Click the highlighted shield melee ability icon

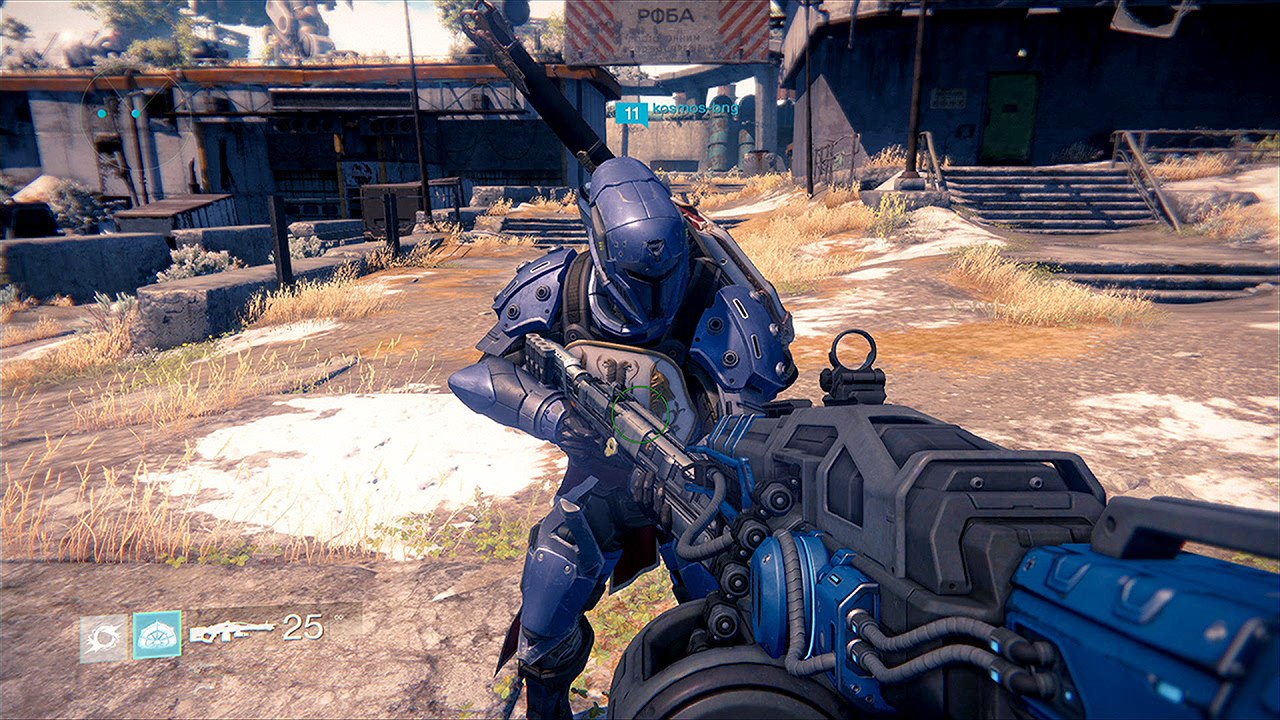[x=157, y=634]
